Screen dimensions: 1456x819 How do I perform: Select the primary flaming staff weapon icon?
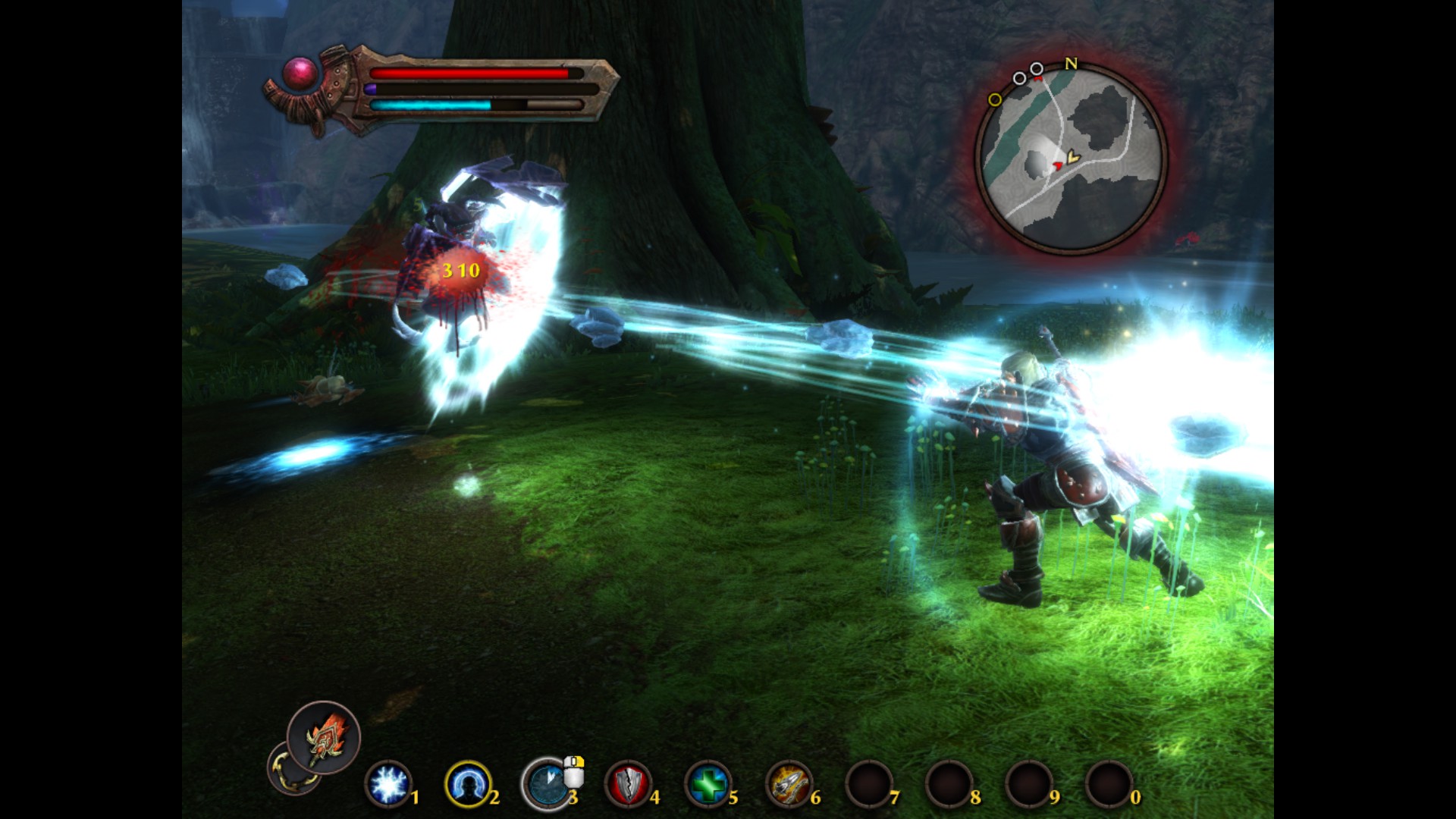point(324,737)
